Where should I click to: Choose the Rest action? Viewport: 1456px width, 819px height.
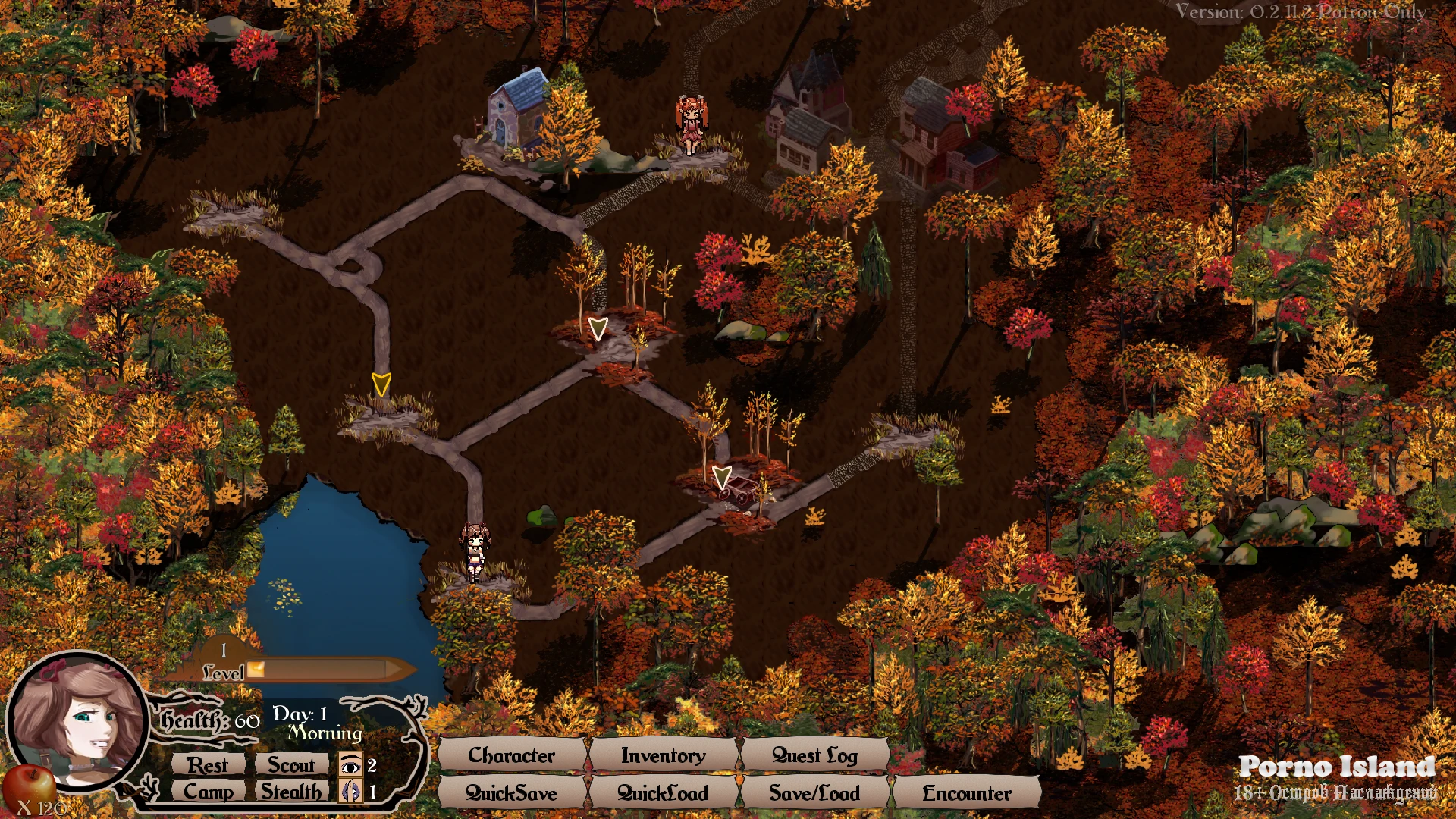coord(208,765)
